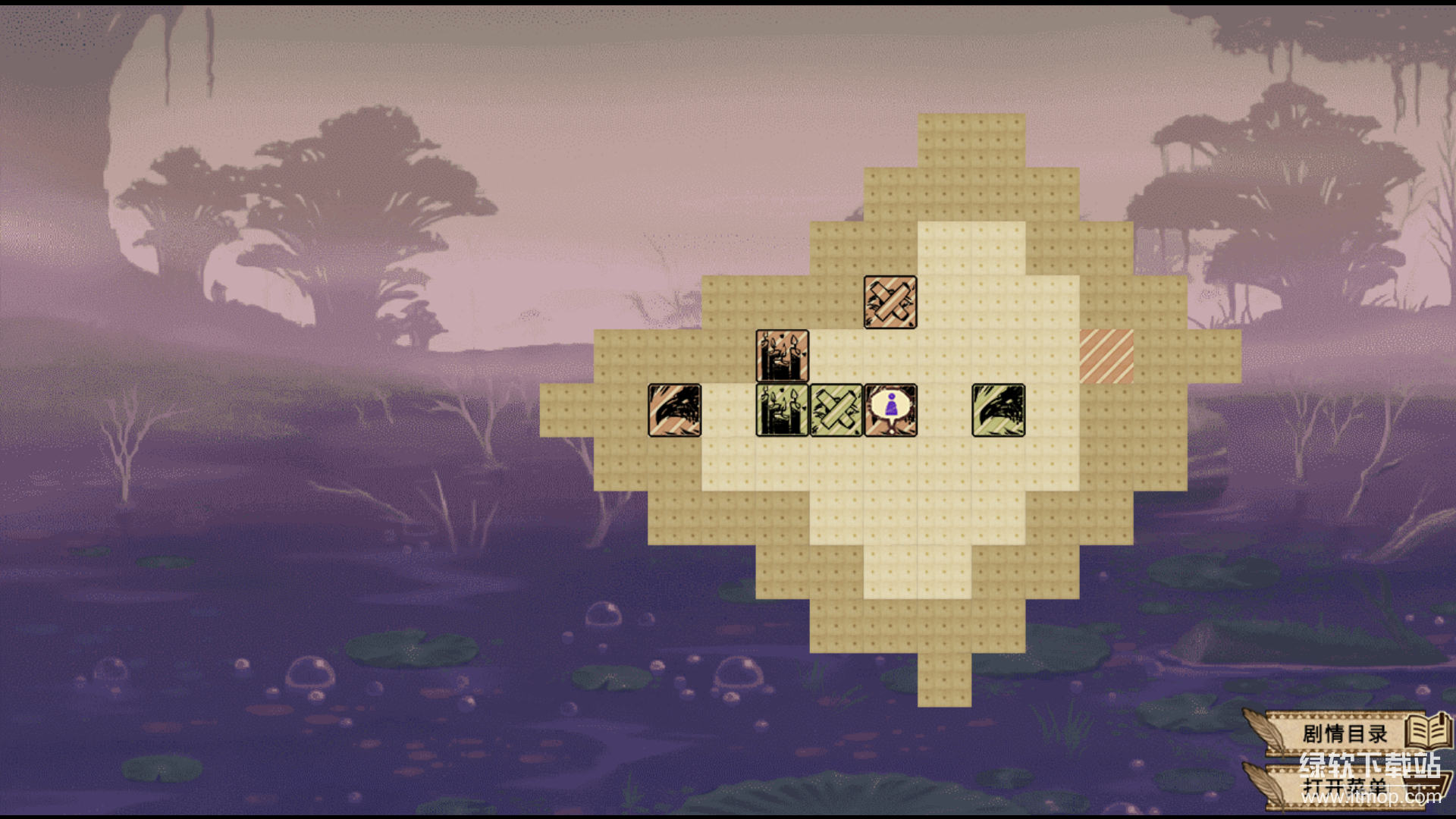Select the crossed bandage tile at the top

pyautogui.click(x=891, y=301)
